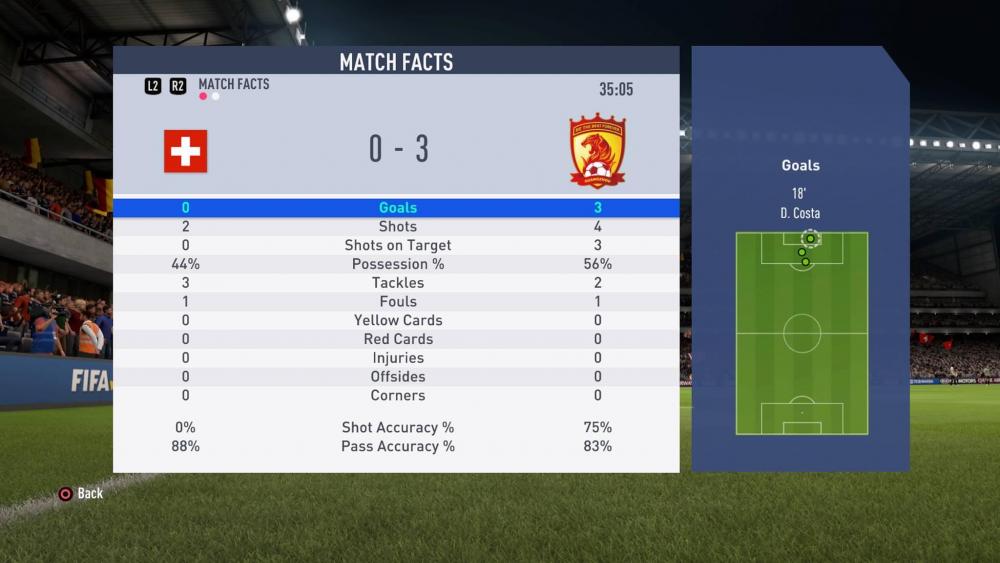This screenshot has height=563, width=1000.
Task: Switch to the second page indicator dot
Action: tap(216, 97)
